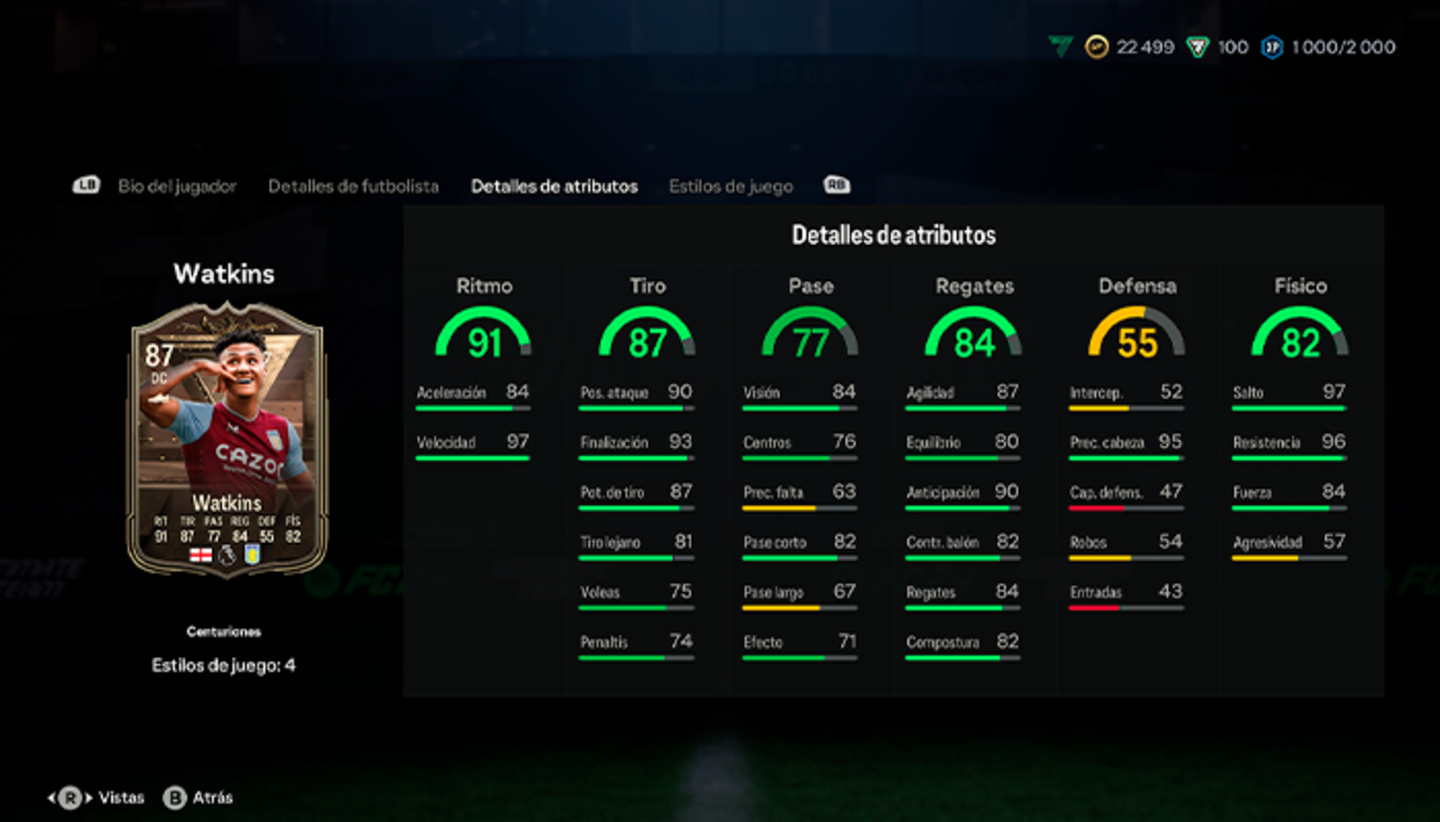1440x822 pixels.
Task: Click the England flag on Watkins' card
Action: click(x=201, y=555)
